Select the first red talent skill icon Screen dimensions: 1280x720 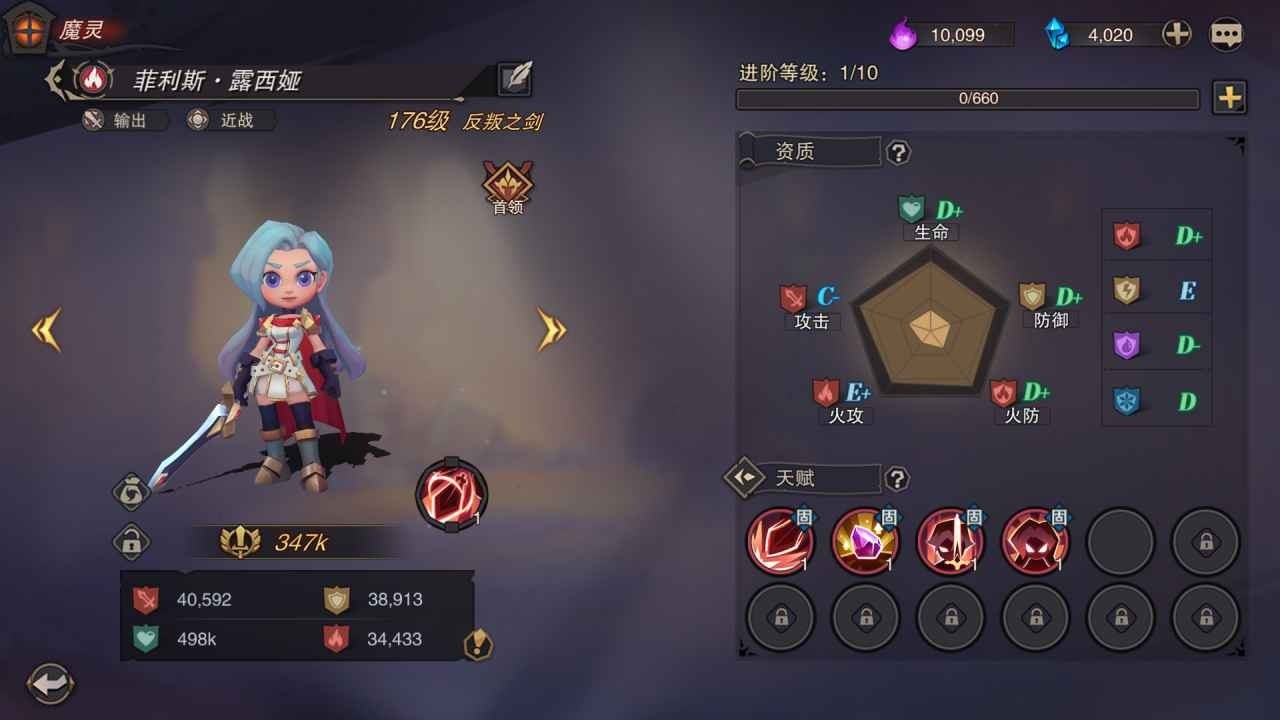pos(780,541)
